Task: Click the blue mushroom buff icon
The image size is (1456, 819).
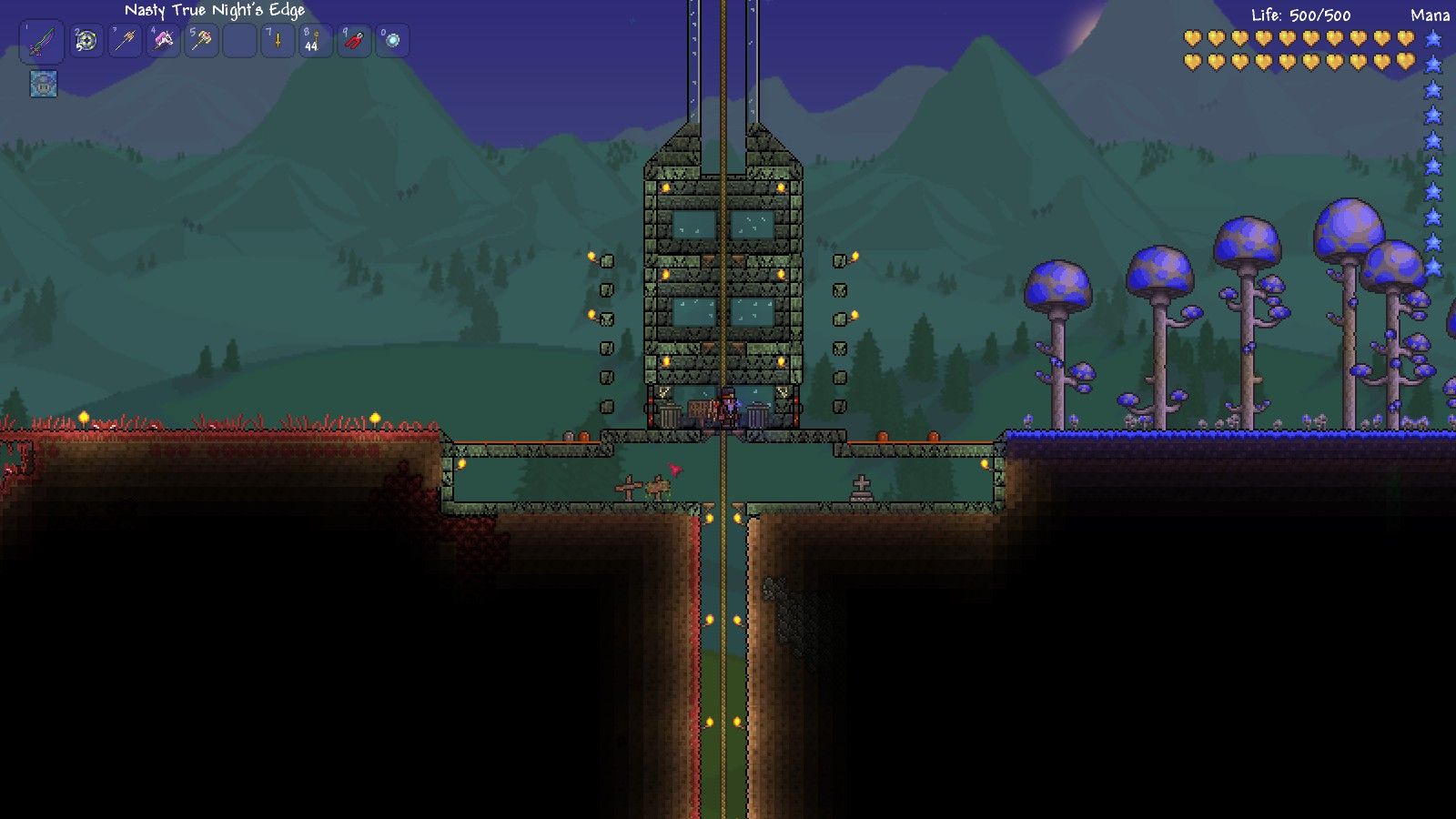Action: pyautogui.click(x=44, y=84)
